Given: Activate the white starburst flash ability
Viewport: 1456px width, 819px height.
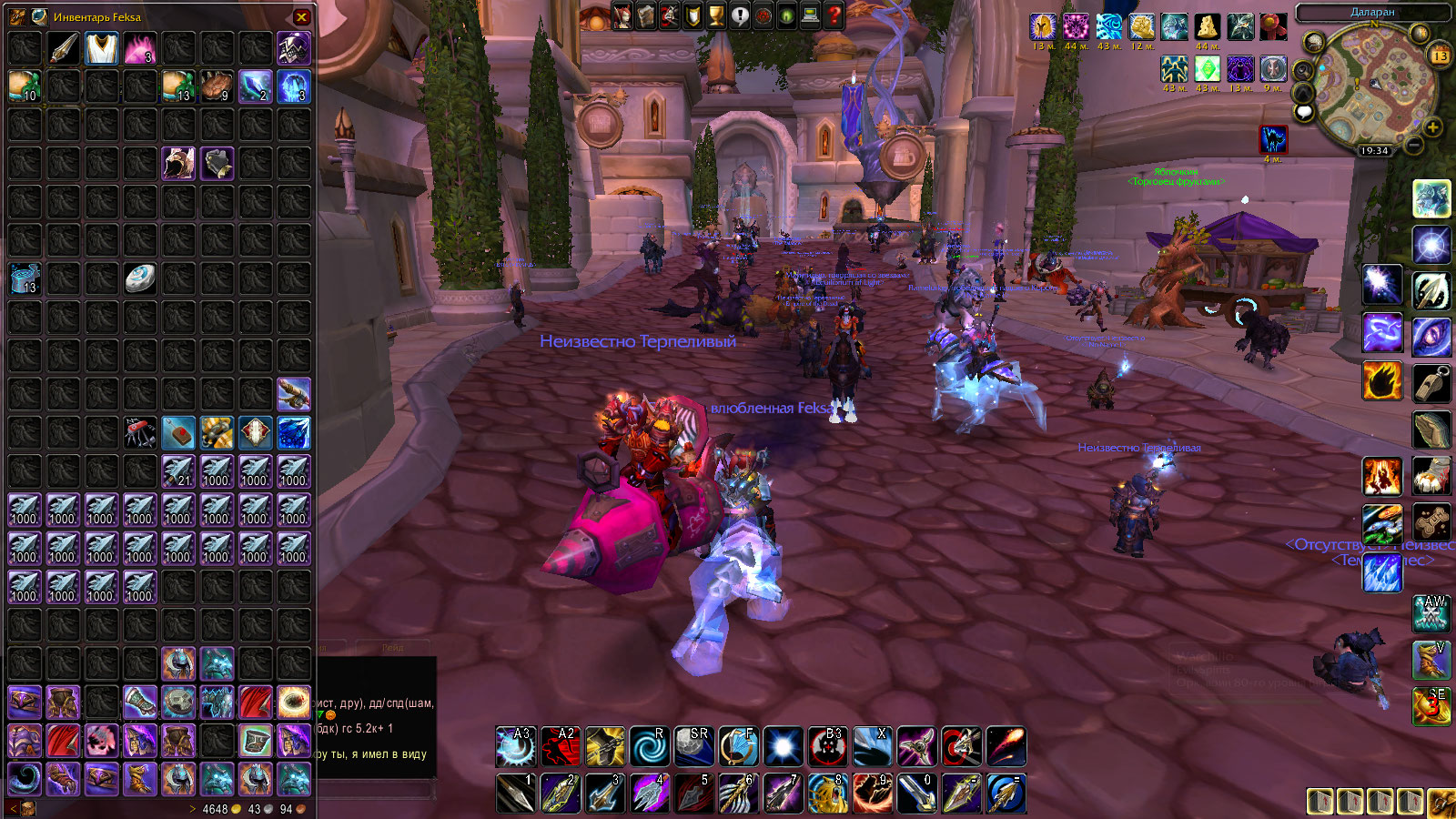Looking at the screenshot, I should 783,747.
